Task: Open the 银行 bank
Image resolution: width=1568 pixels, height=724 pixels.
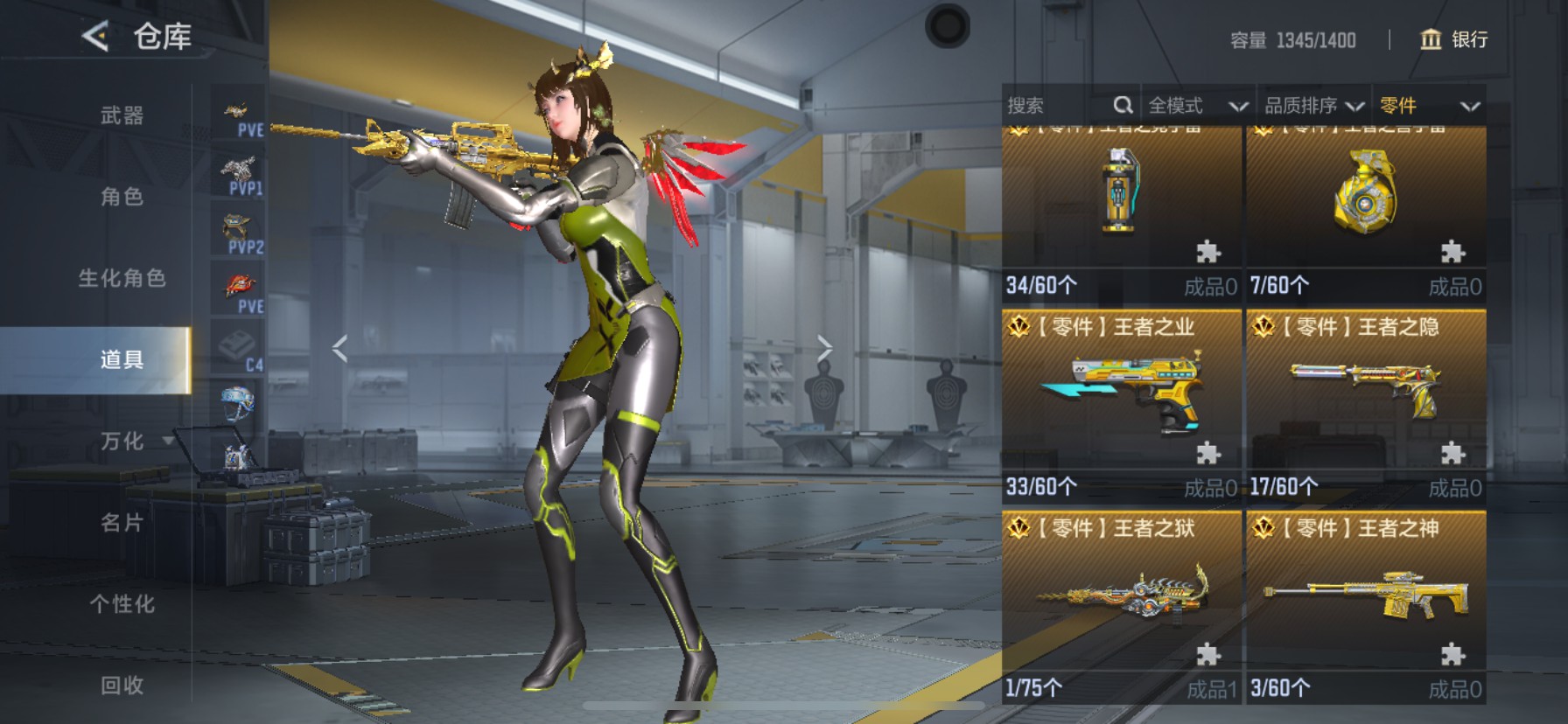Action: 1453,39
